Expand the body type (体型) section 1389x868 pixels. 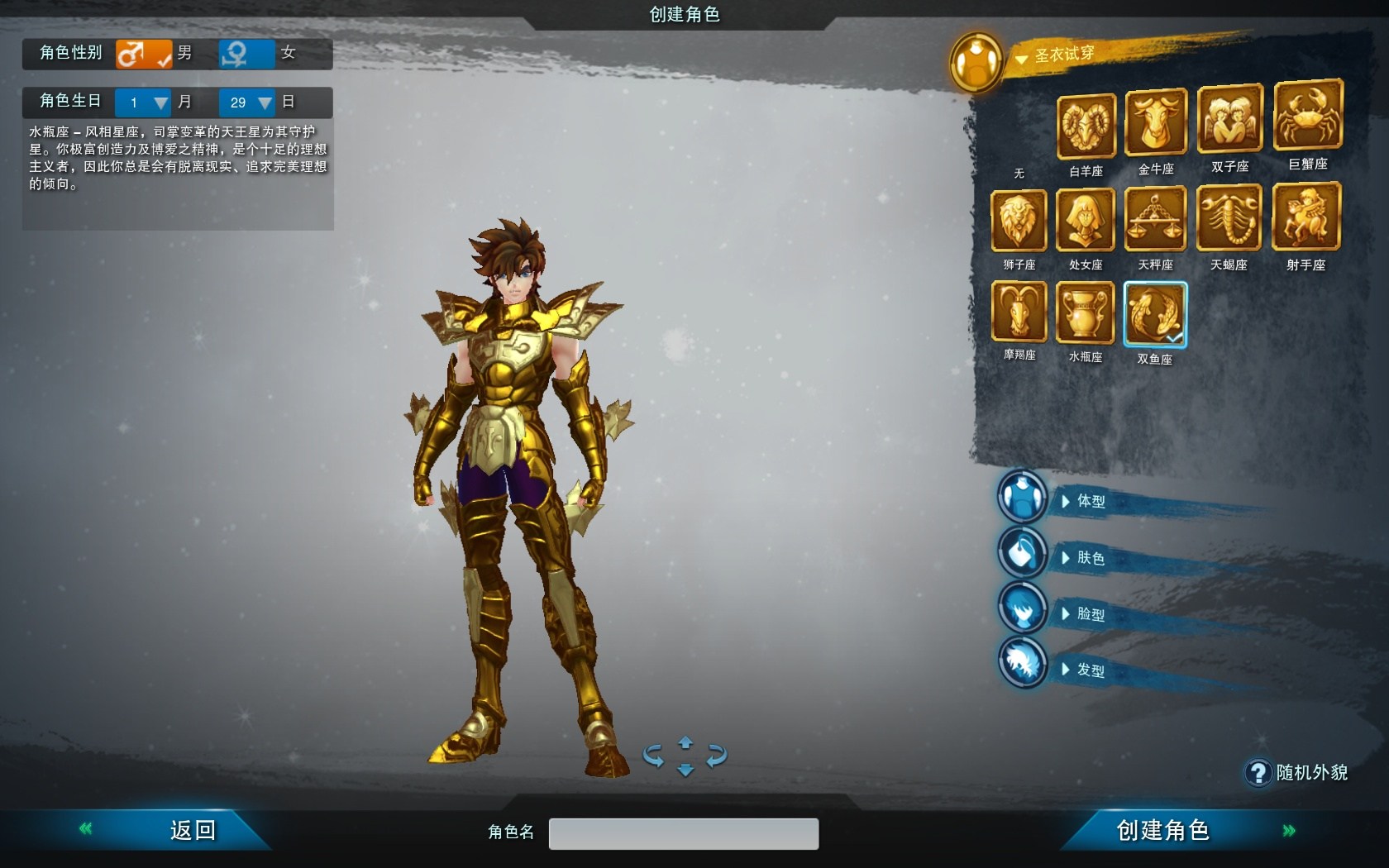click(x=1090, y=501)
